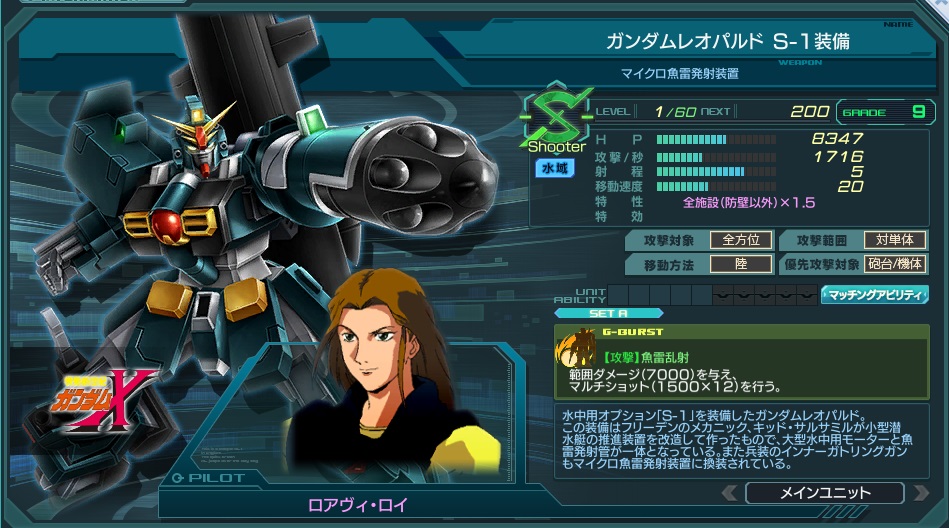Click the left arrow beside メインユニット
949x528 pixels.
click(x=730, y=493)
